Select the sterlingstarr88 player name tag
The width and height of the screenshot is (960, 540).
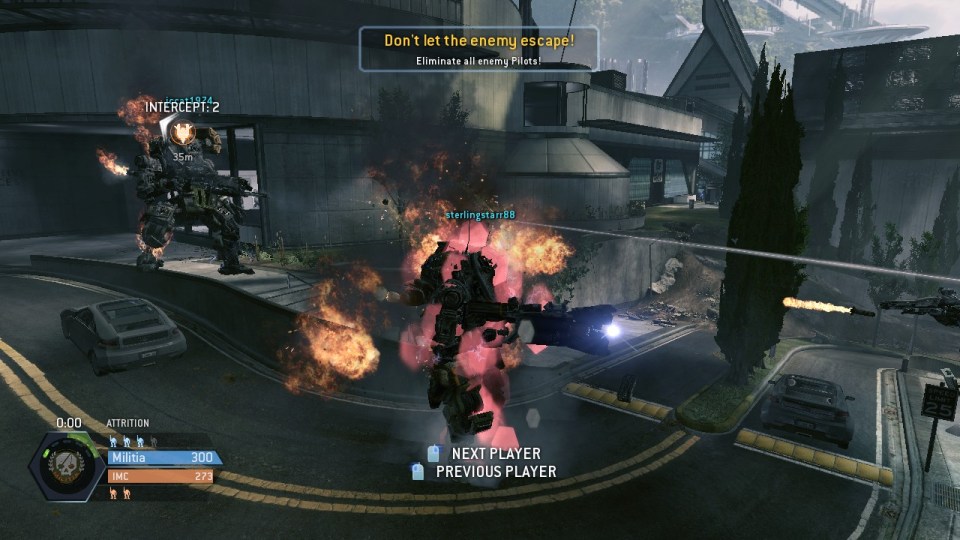[x=480, y=215]
